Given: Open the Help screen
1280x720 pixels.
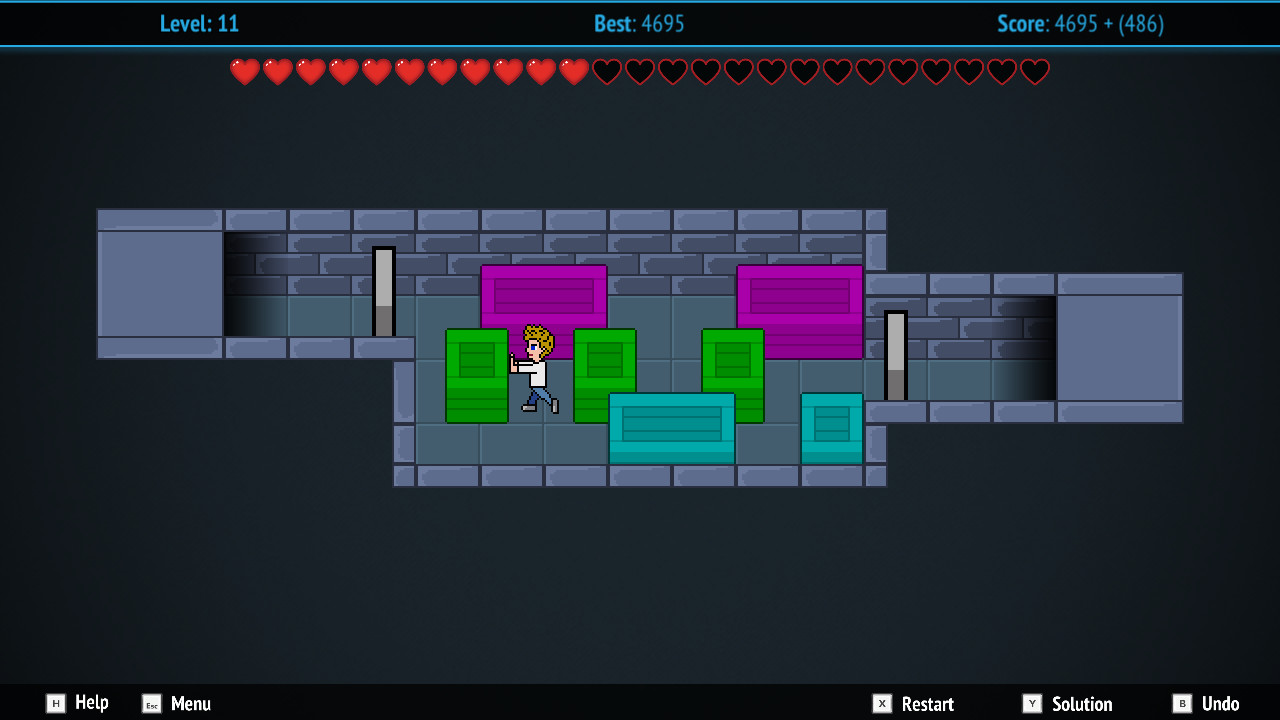Looking at the screenshot, I should [92, 704].
